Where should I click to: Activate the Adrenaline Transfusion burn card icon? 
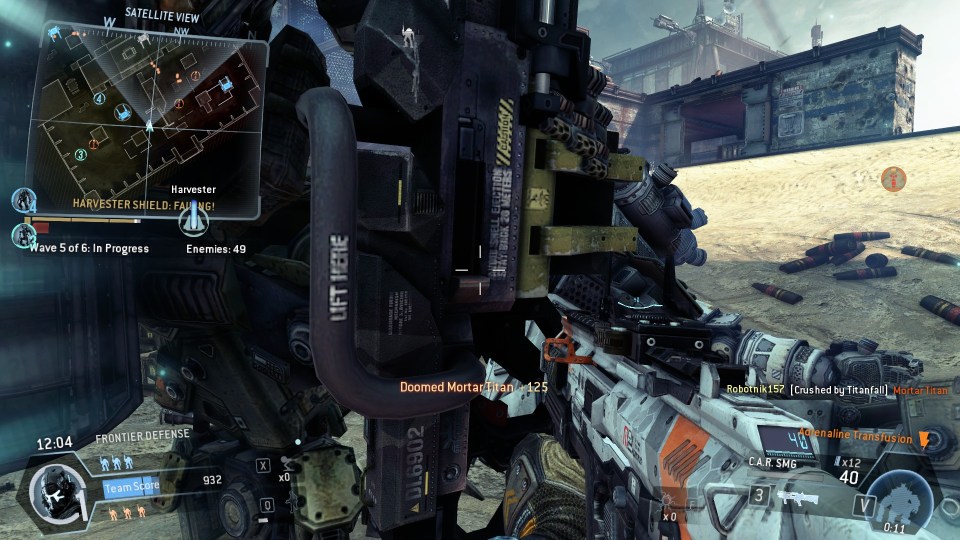pyautogui.click(x=924, y=439)
